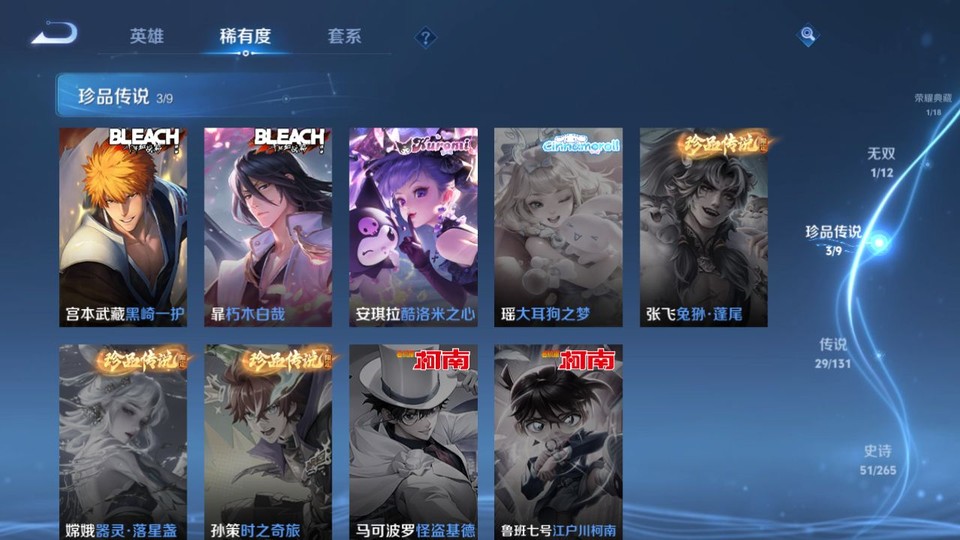
Task: Jump to the 史诗 51/265 section
Action: [877, 459]
